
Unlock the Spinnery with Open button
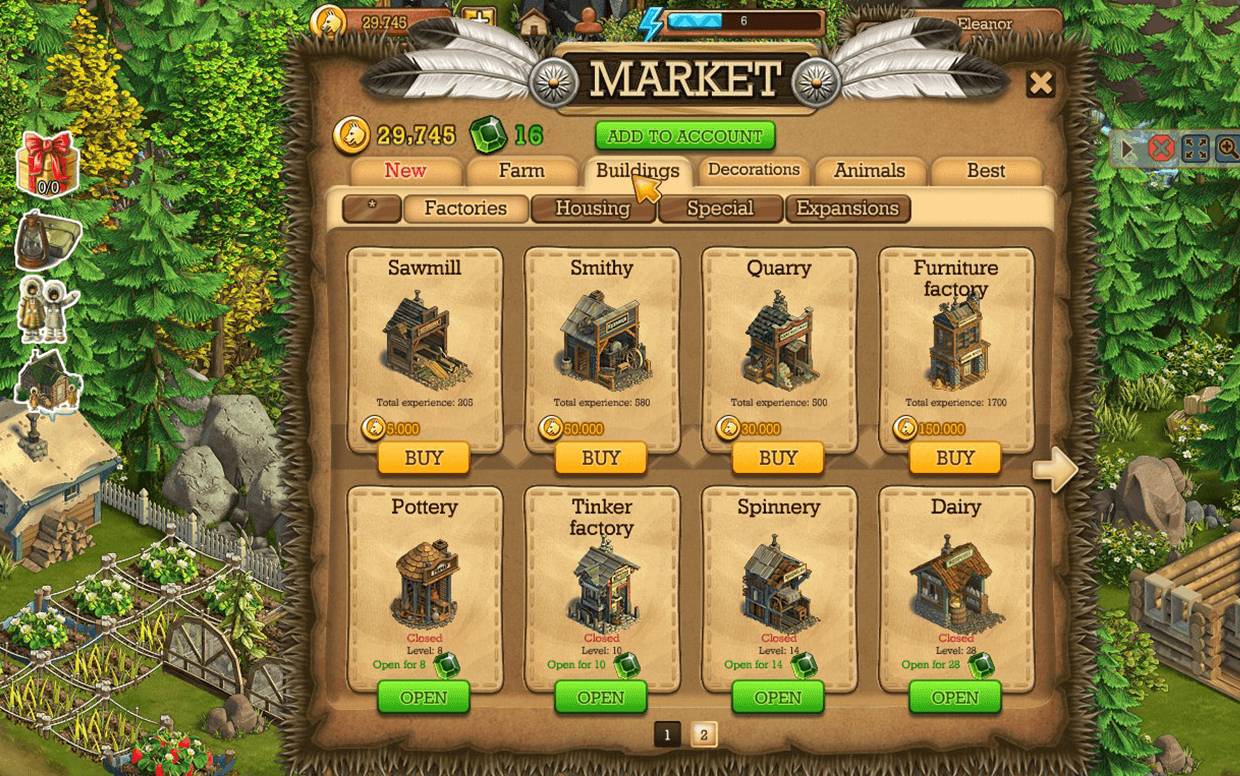(x=778, y=697)
